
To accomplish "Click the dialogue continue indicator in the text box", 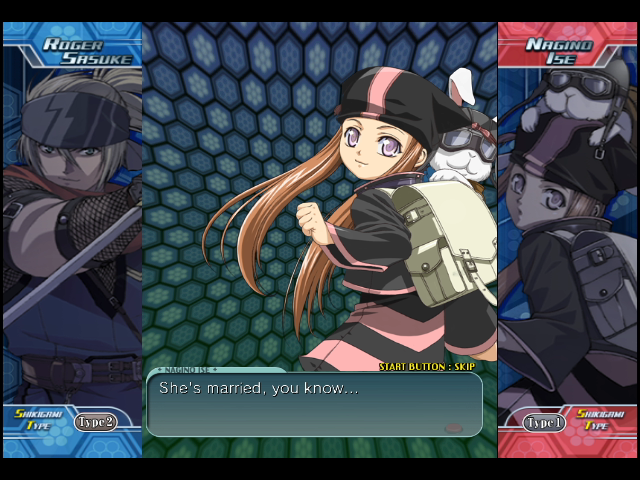I will [453, 428].
